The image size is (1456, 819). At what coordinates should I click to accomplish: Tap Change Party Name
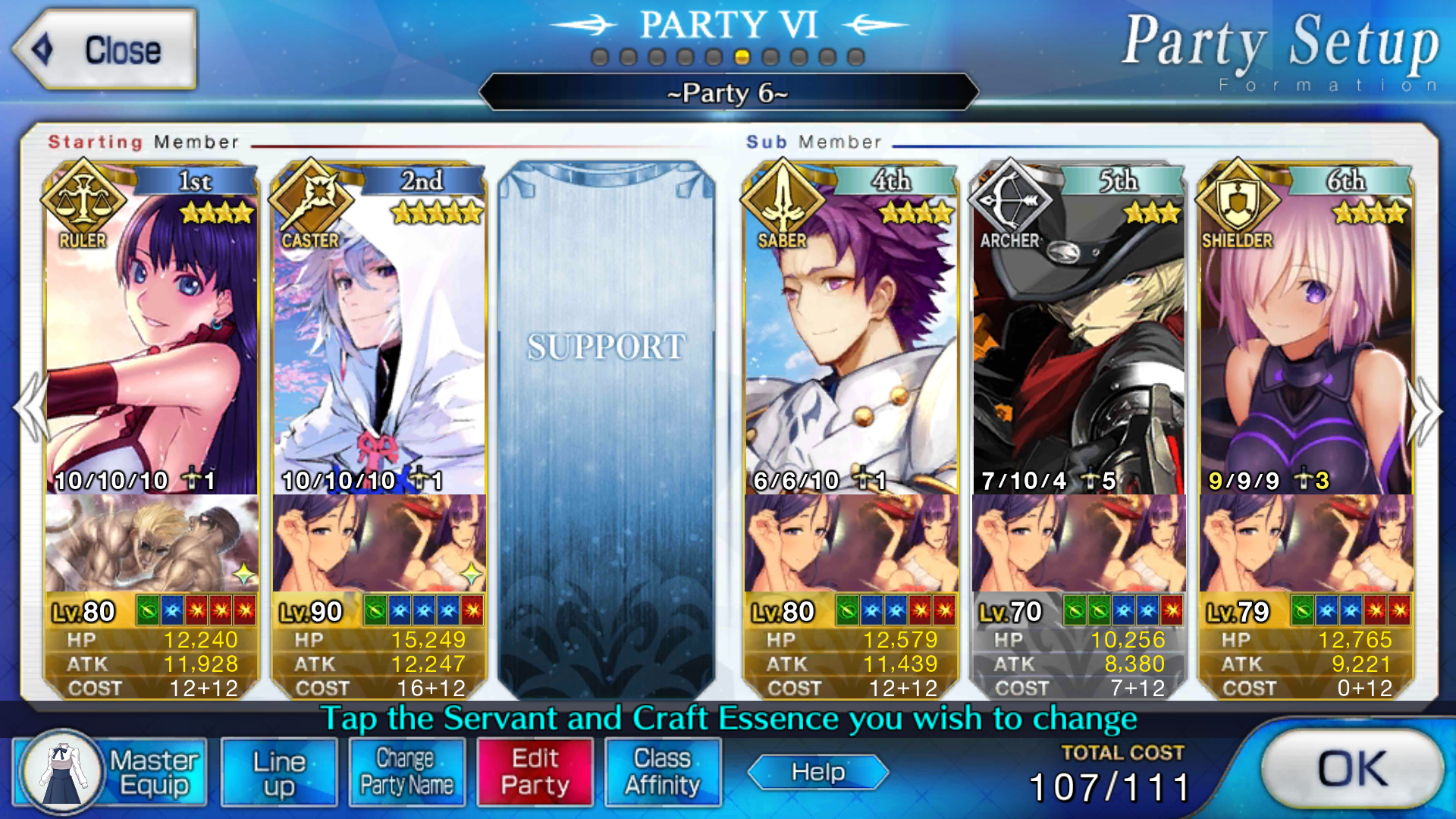coord(406,772)
